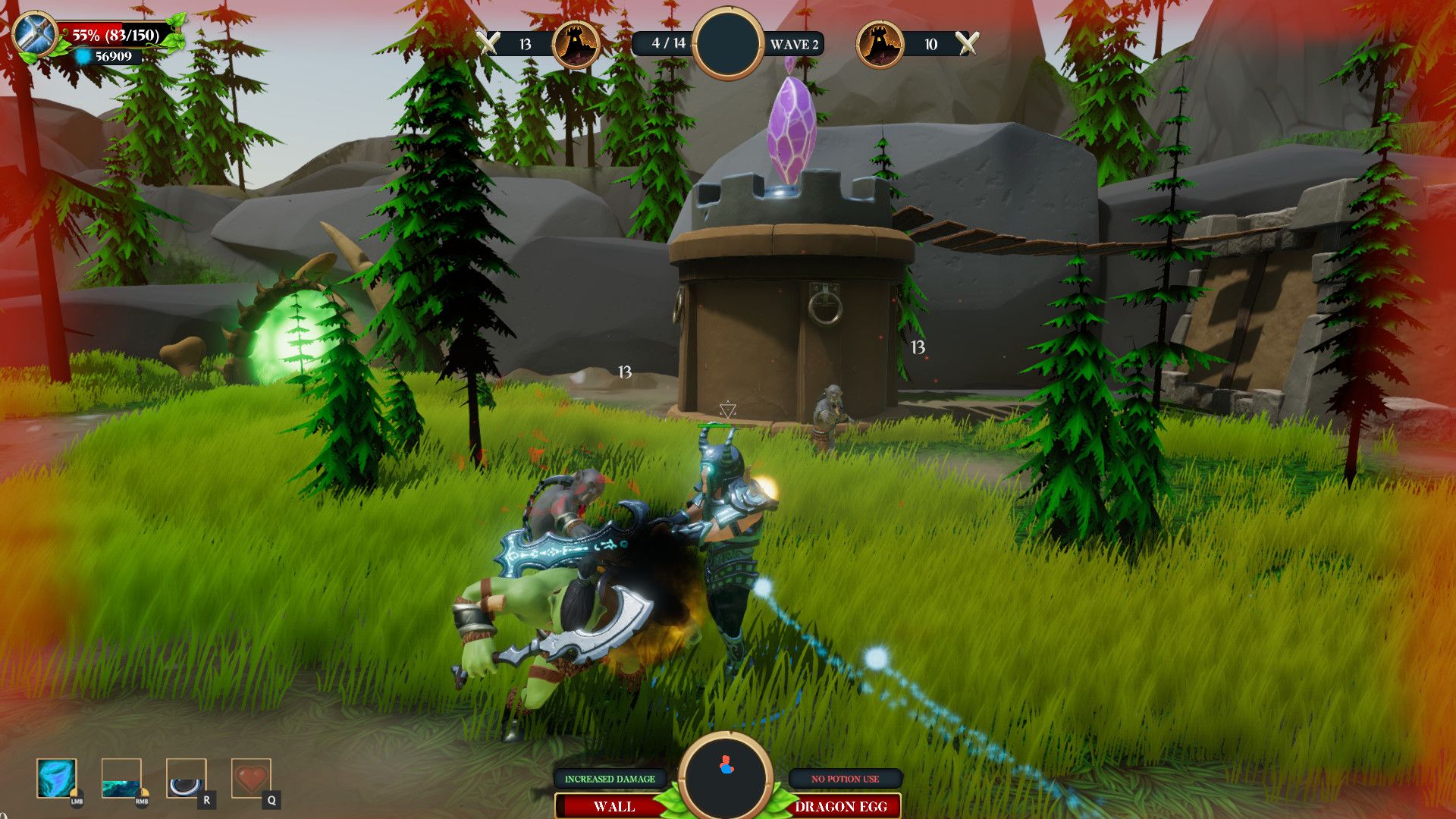Click the circular minimap at the bottom

point(726,775)
